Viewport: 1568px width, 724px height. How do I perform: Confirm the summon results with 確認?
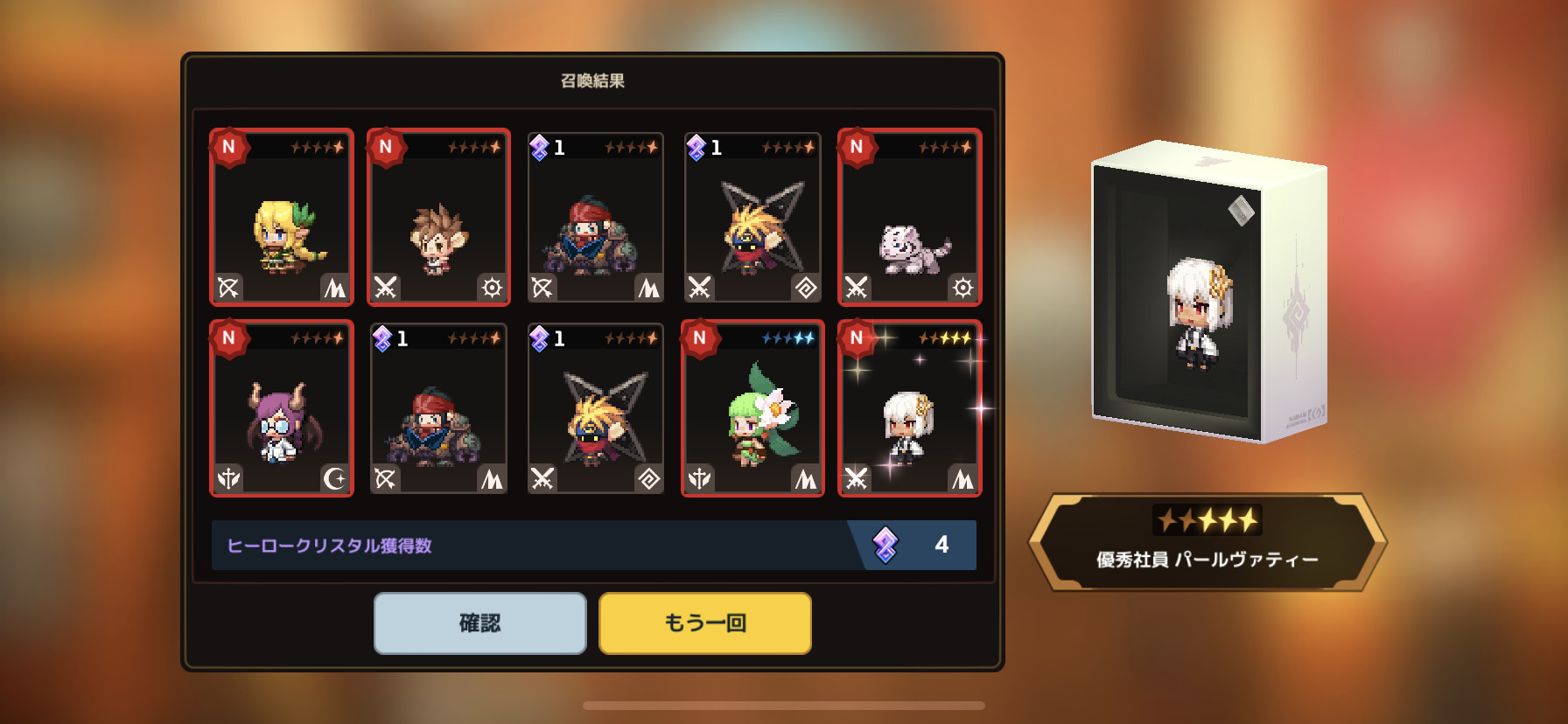pyautogui.click(x=479, y=623)
